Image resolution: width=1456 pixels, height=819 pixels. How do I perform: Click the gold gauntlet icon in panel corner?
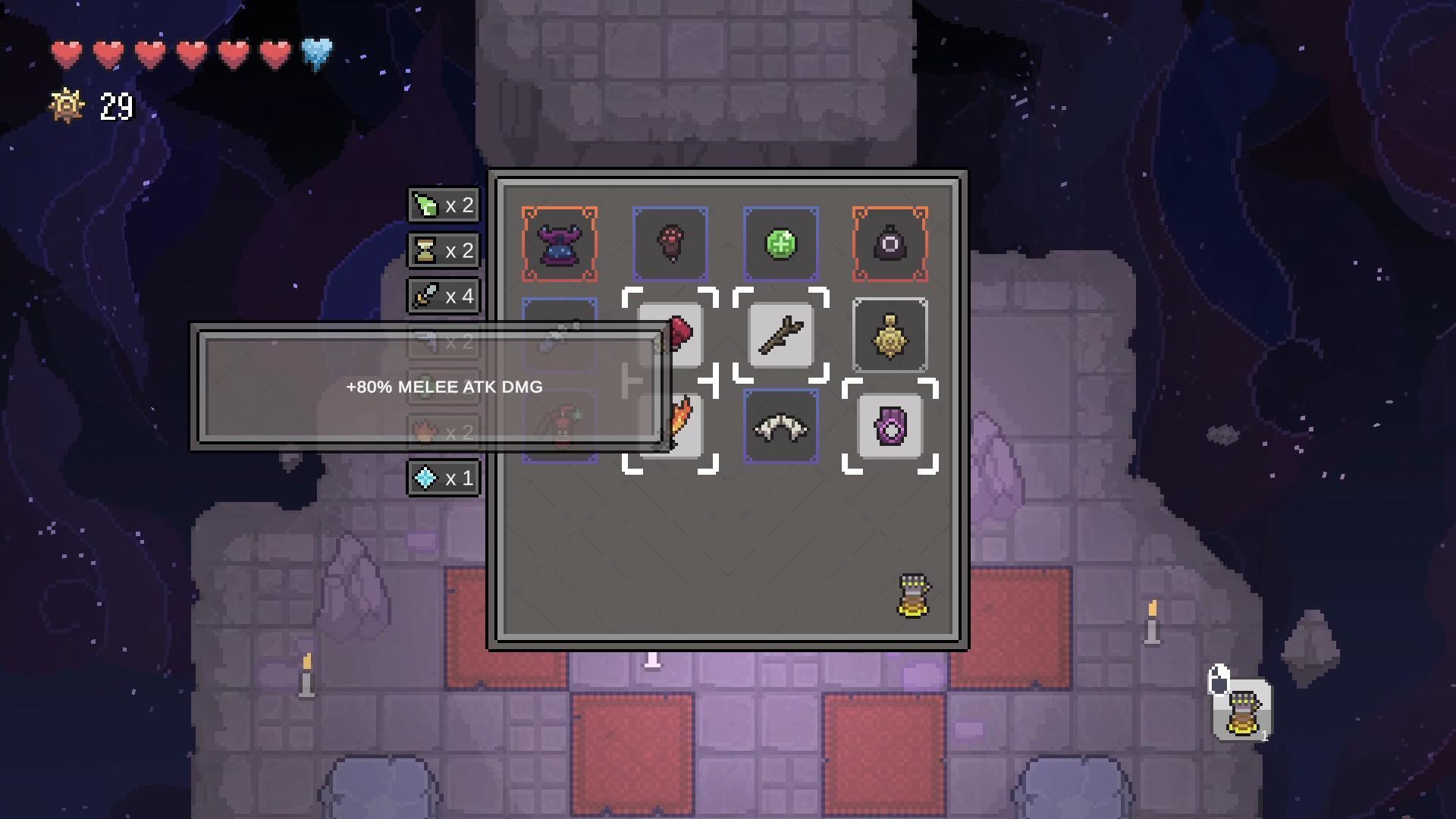pyautogui.click(x=915, y=596)
